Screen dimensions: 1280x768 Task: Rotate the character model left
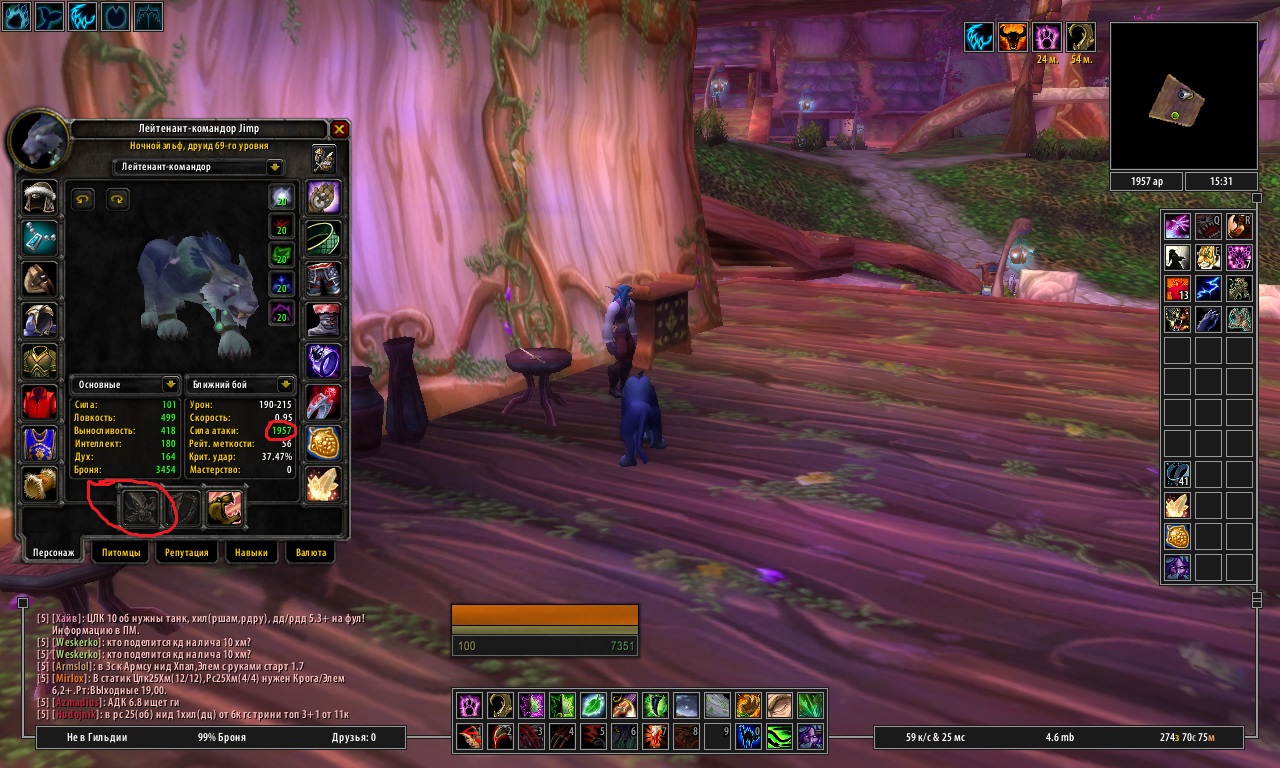(x=83, y=200)
